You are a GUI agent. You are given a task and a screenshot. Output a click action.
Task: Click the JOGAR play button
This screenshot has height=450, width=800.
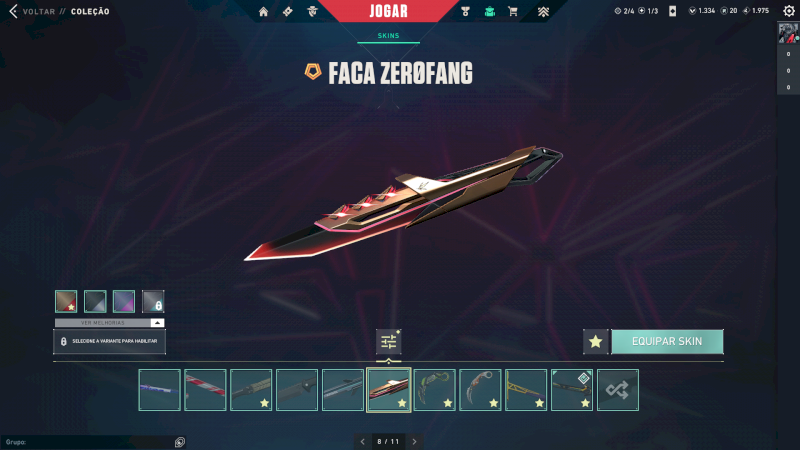click(x=388, y=11)
